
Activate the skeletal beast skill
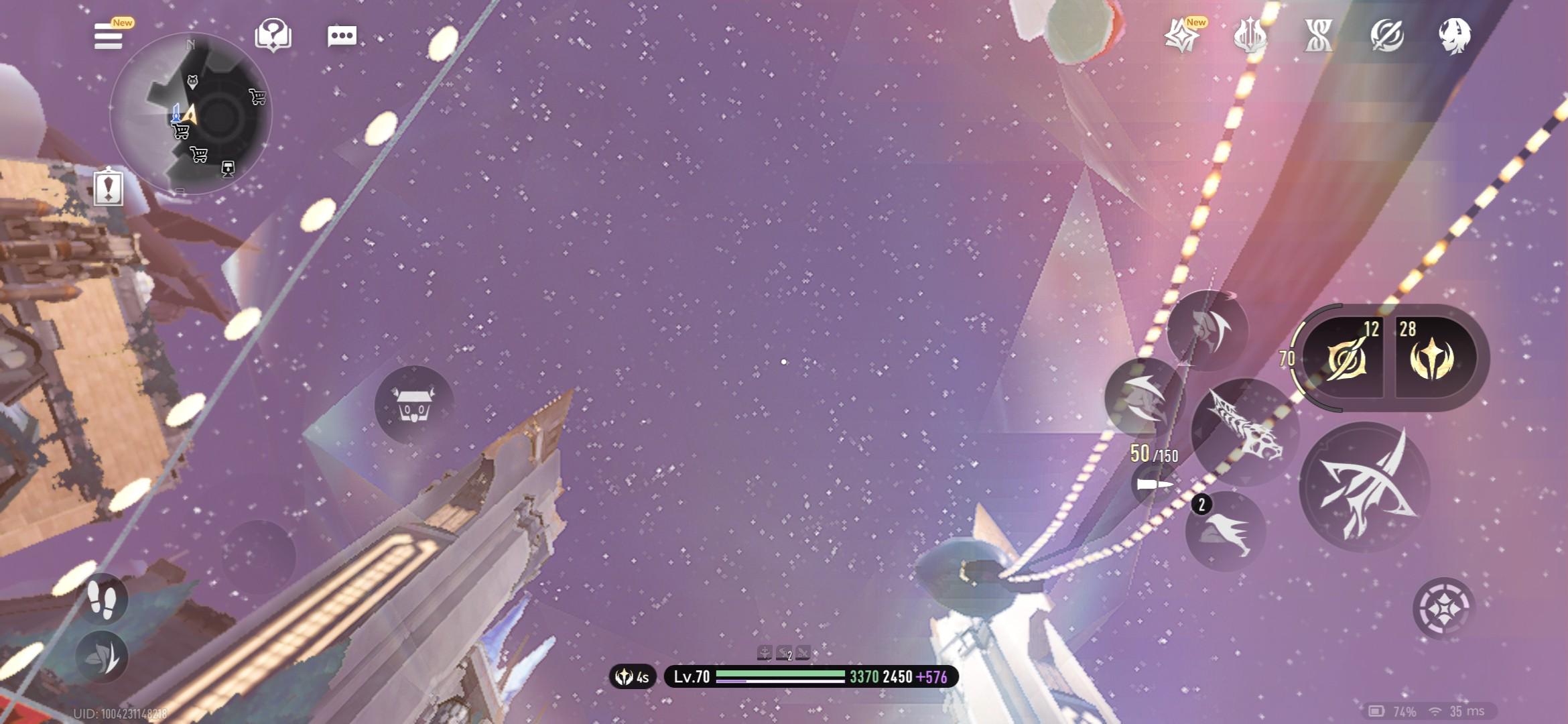point(1245,431)
